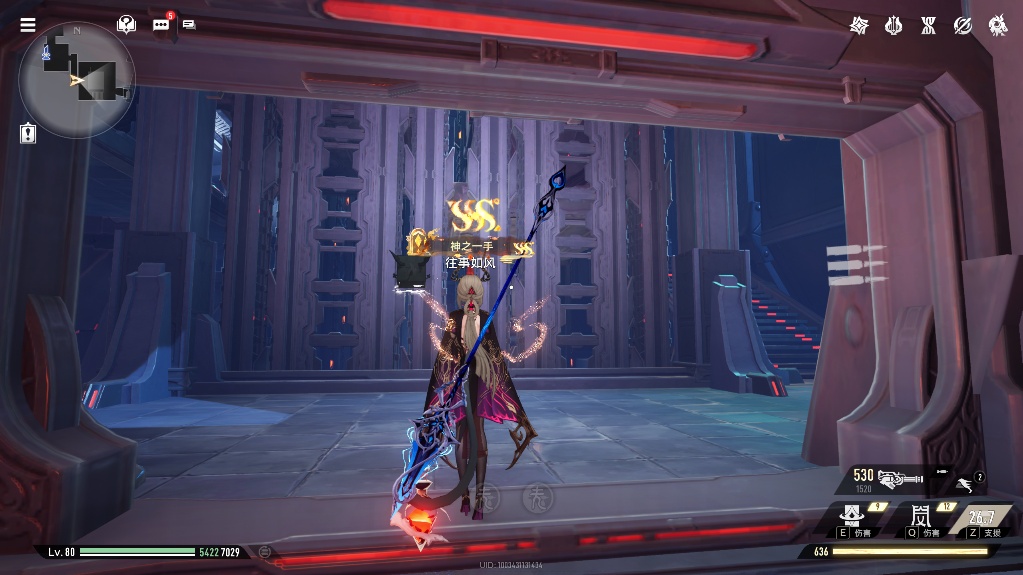
Task: Open the hamburger main menu
Action: point(28,25)
